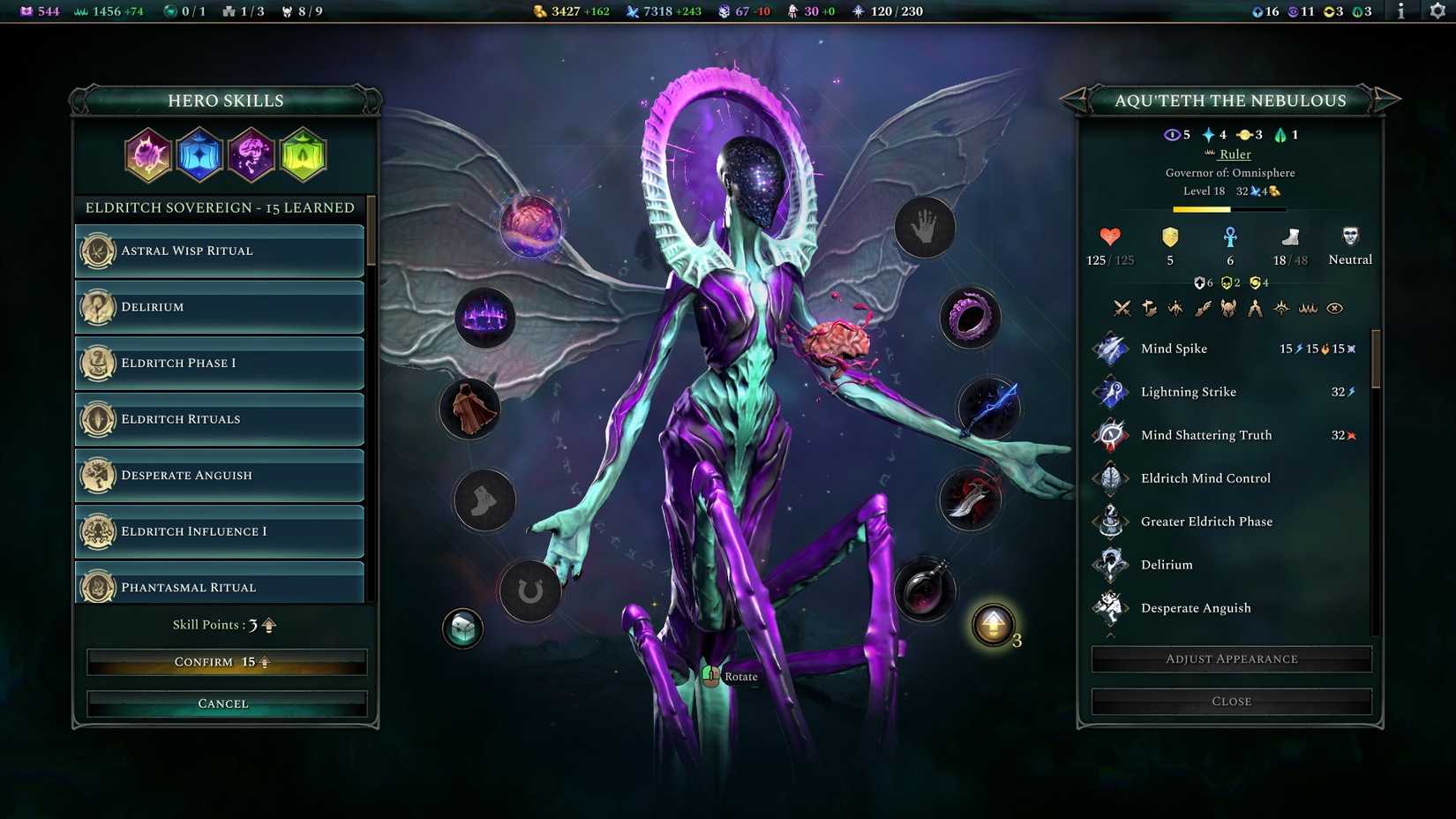Screen dimensions: 1456x819
Task: Click the Mind Shattering Truth ability icon
Action: click(x=1110, y=435)
